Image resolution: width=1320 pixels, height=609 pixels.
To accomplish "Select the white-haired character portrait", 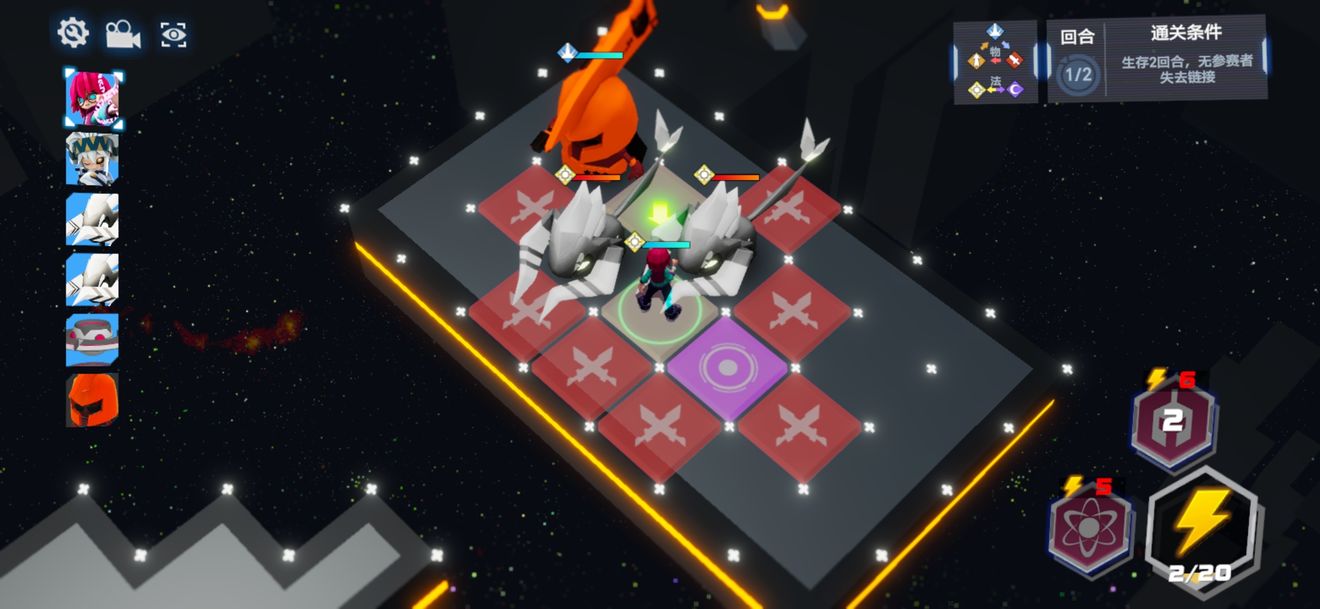I will click(93, 159).
